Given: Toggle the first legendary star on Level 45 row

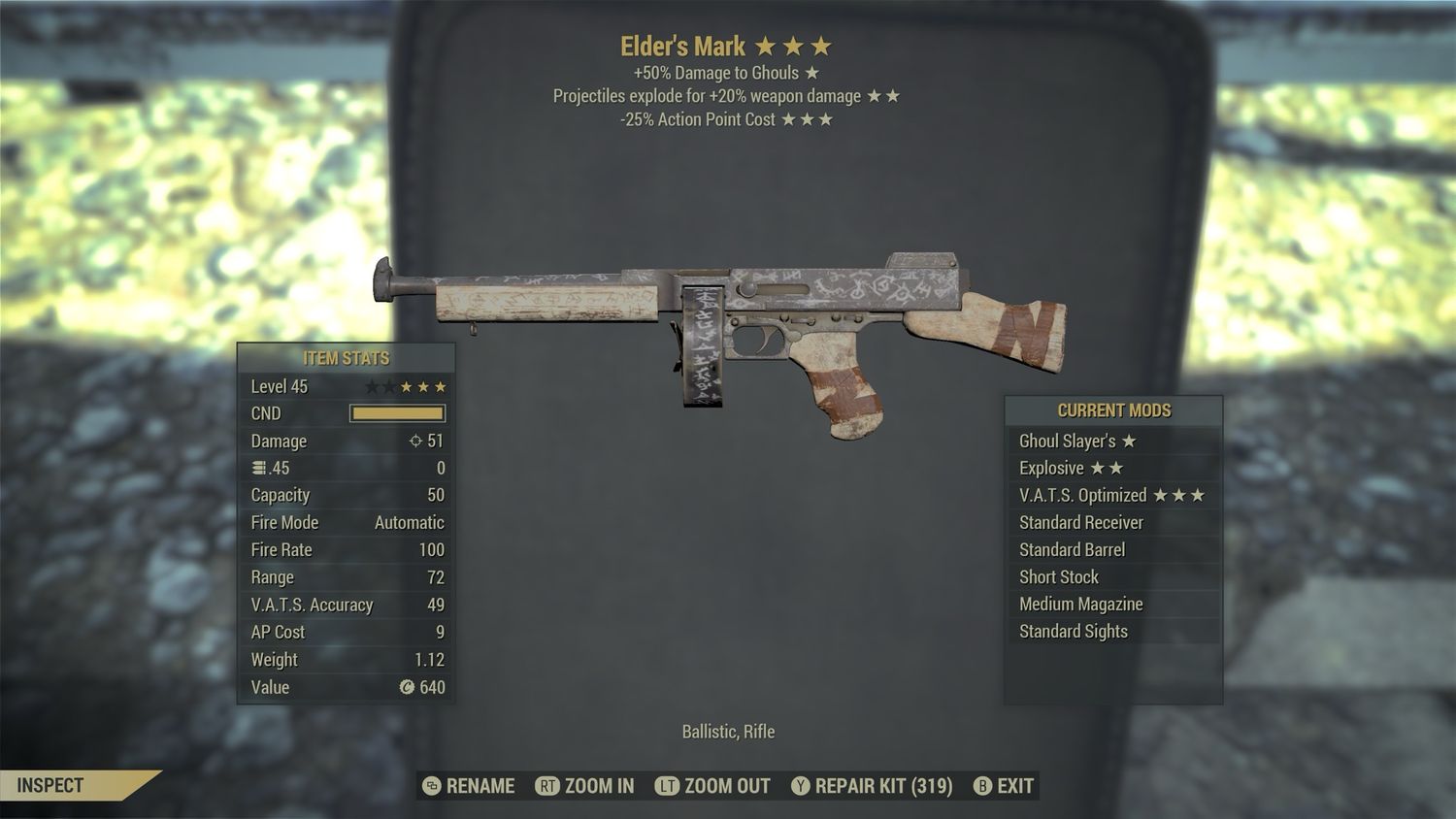Looking at the screenshot, I should point(373,385).
